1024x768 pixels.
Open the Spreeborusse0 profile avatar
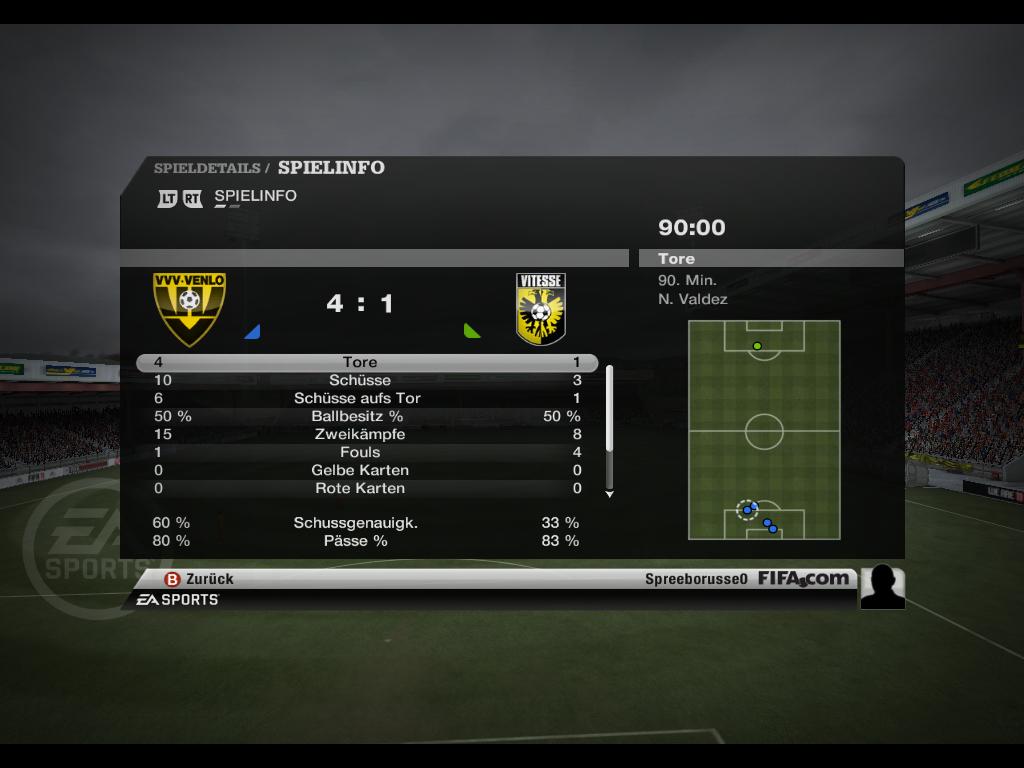pos(882,587)
